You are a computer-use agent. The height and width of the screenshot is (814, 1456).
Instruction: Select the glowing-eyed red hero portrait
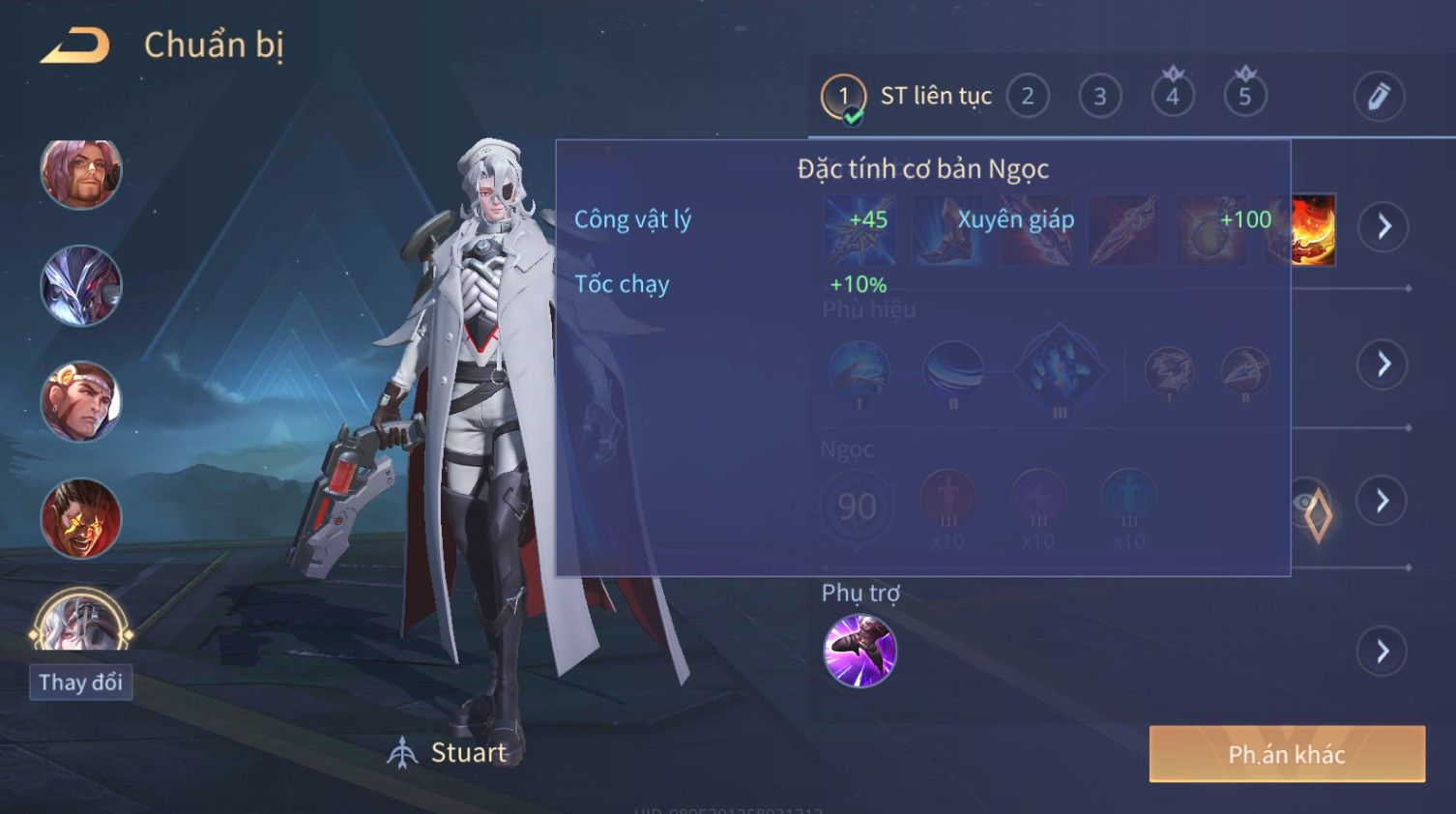click(81, 518)
